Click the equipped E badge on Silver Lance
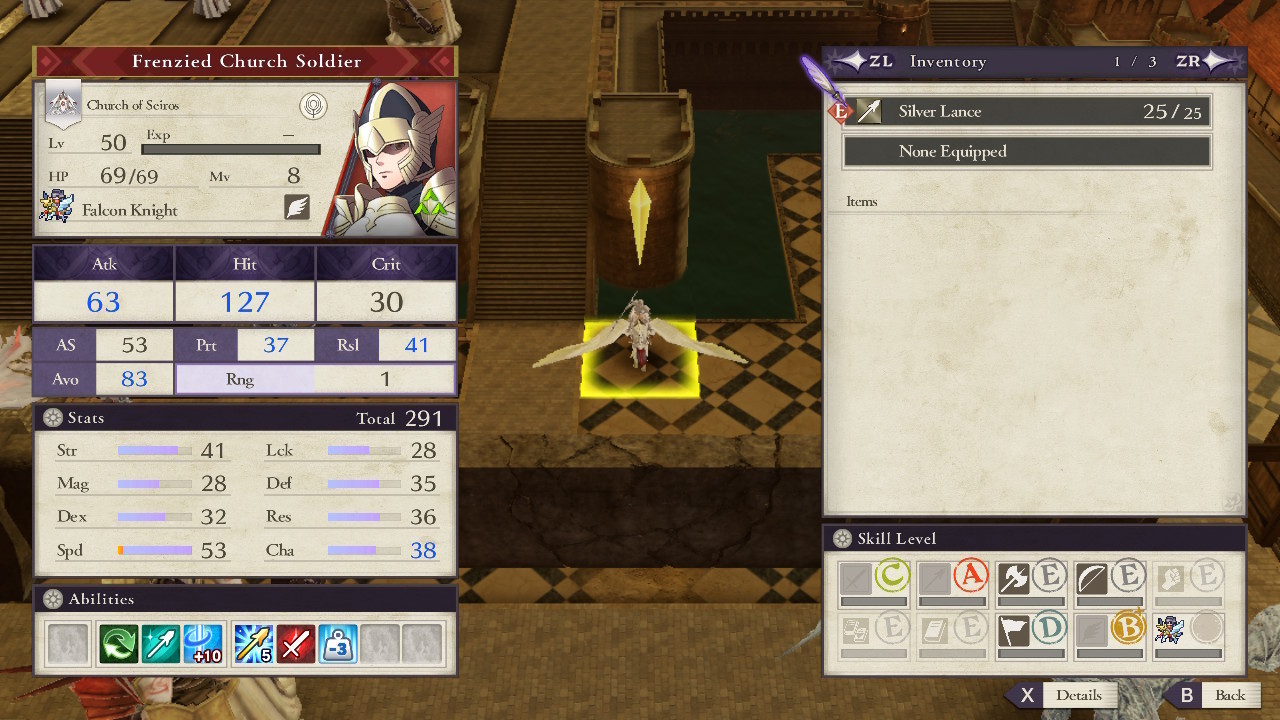 838,111
